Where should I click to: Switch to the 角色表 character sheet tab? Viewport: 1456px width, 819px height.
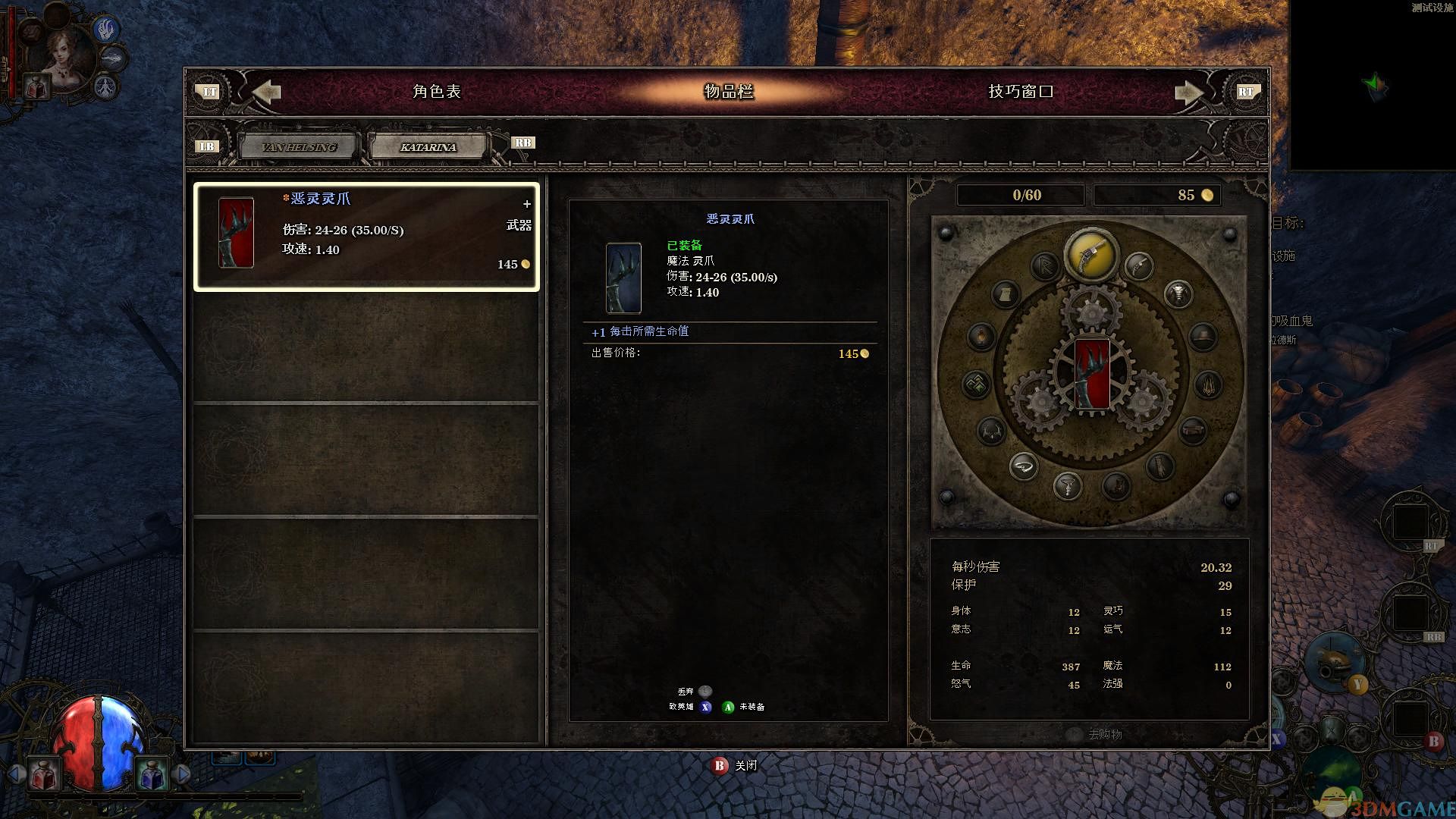(436, 92)
